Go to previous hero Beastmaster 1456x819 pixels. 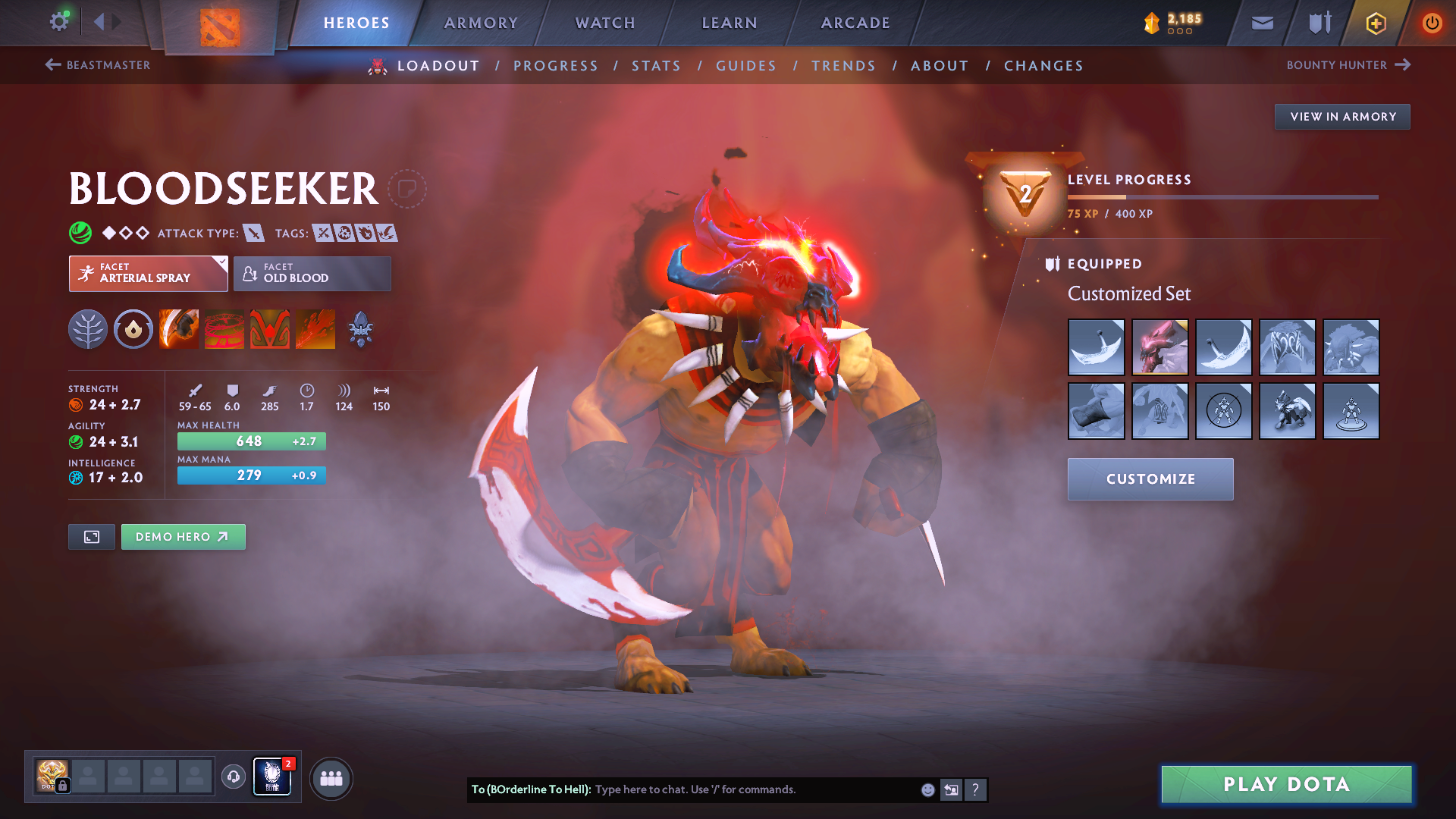(x=98, y=65)
